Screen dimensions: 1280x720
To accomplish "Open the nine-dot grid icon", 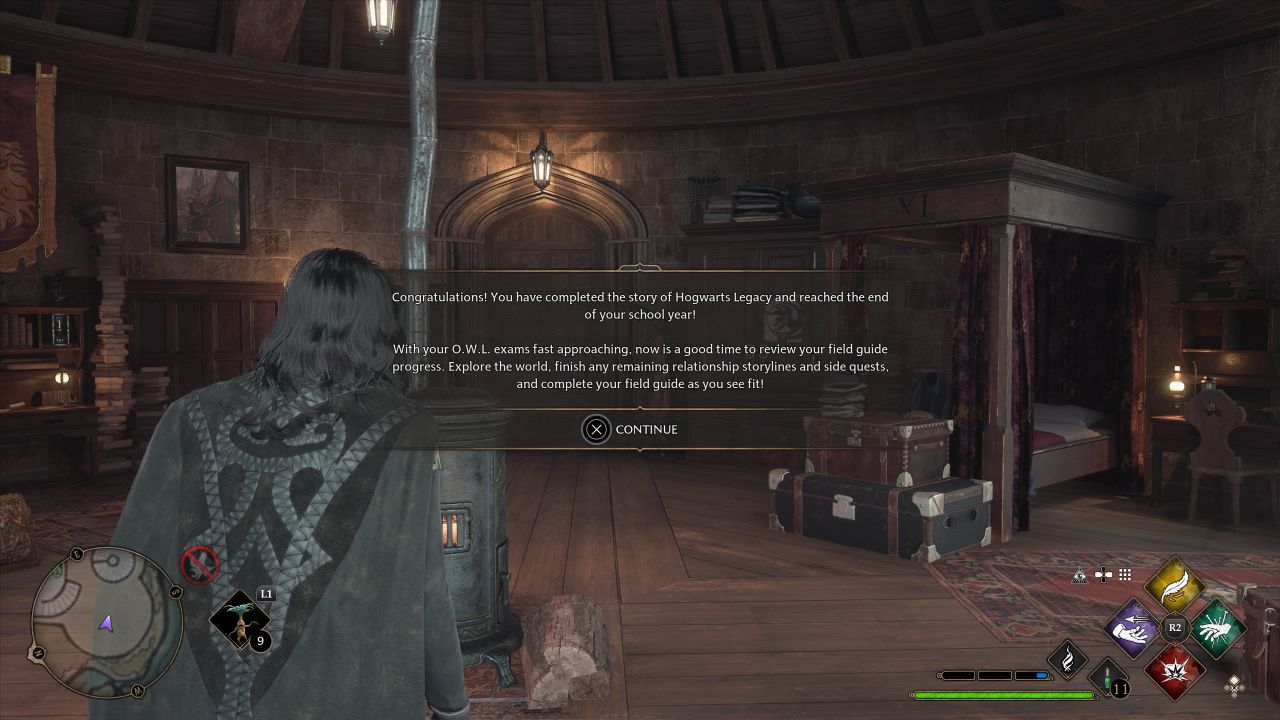I will coord(1125,575).
